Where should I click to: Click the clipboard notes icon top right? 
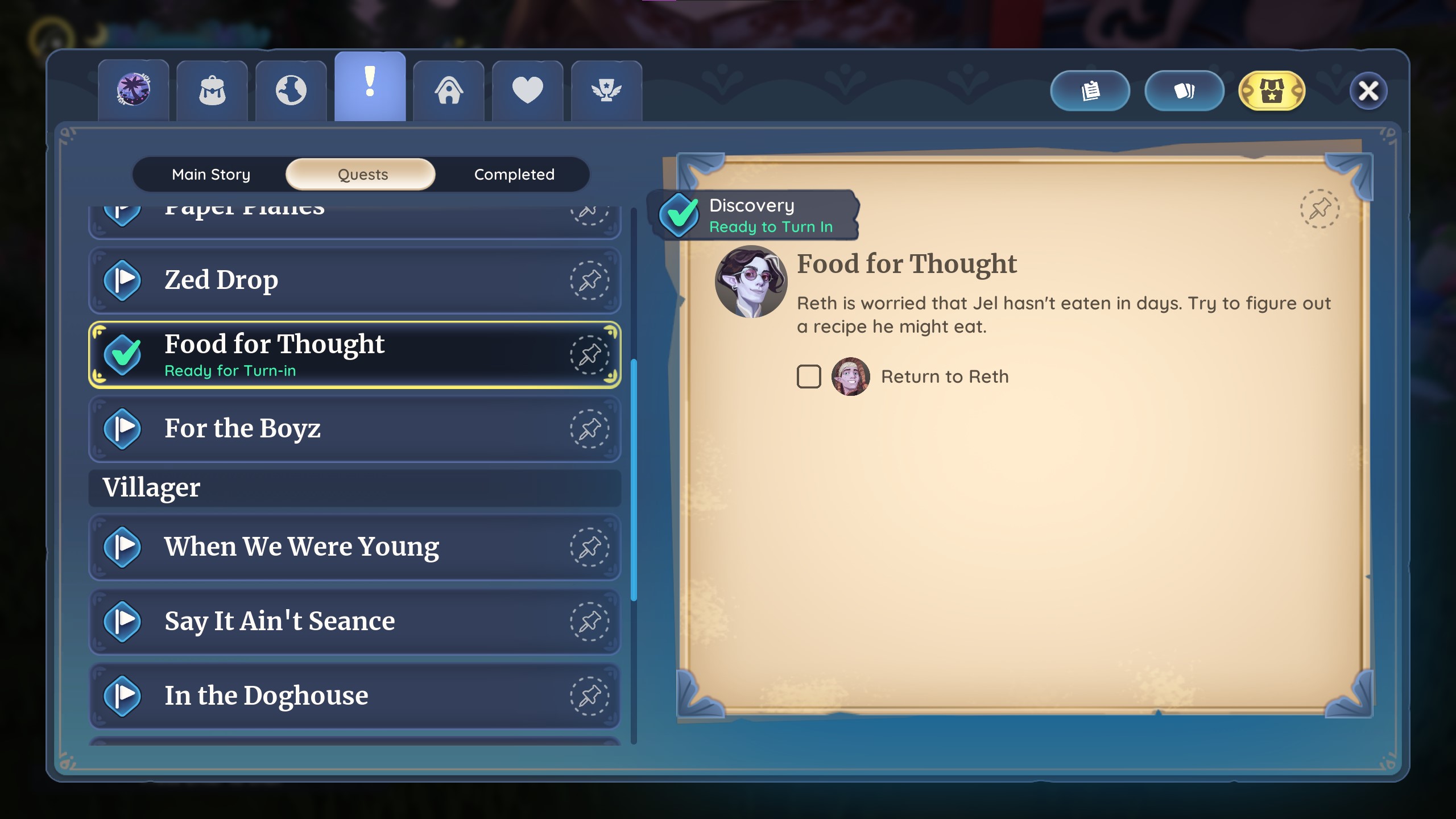pos(1090,90)
